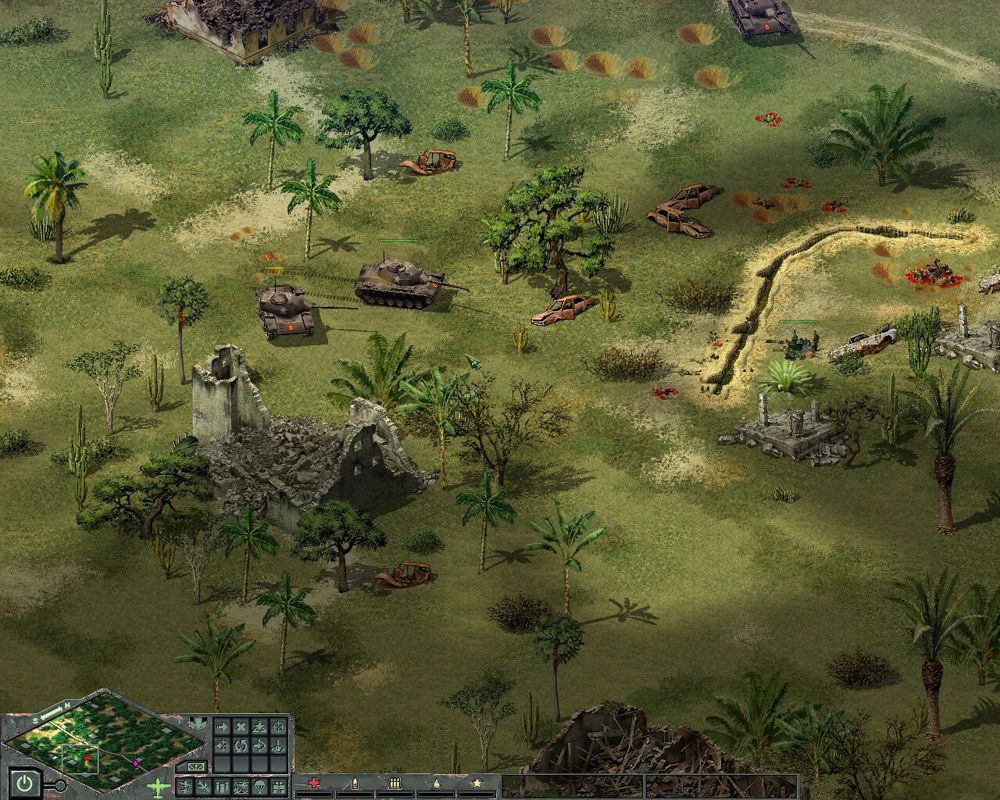Viewport: 1000px width, 800px height.
Task: Select the downward-arrow command in the order grid
Action: (279, 746)
